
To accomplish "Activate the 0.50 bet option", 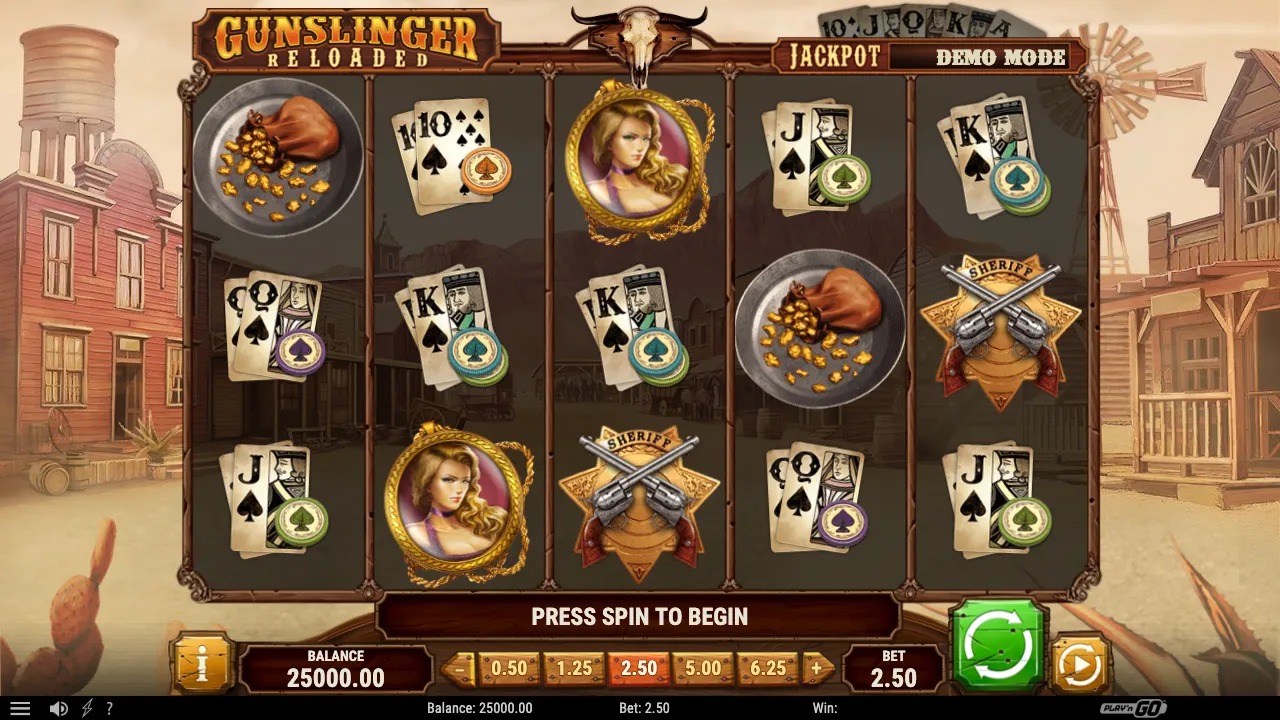I will point(507,667).
